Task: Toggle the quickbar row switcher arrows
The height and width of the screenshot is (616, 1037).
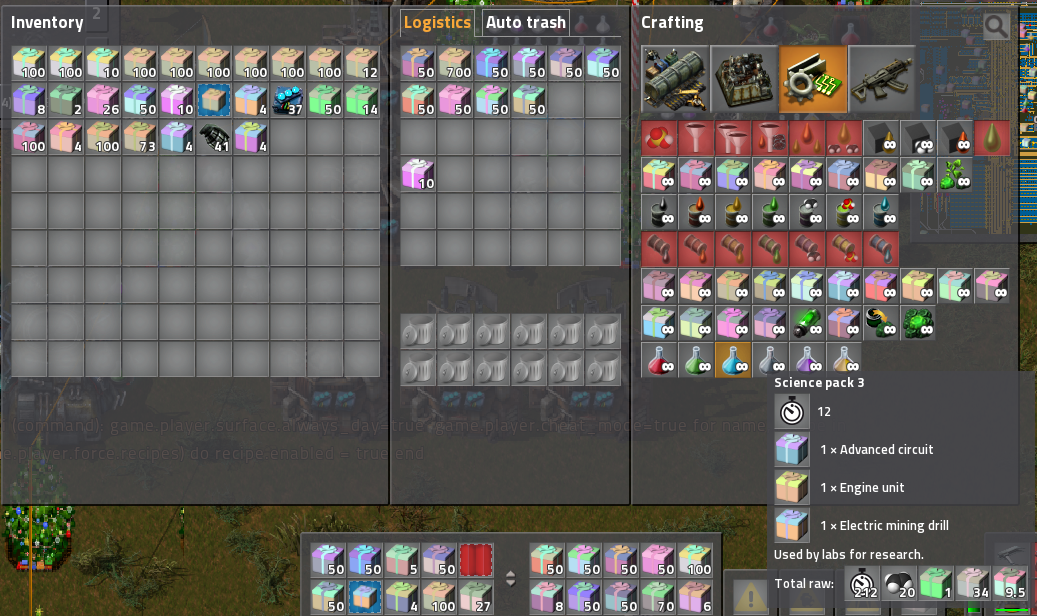Action: coord(510,578)
